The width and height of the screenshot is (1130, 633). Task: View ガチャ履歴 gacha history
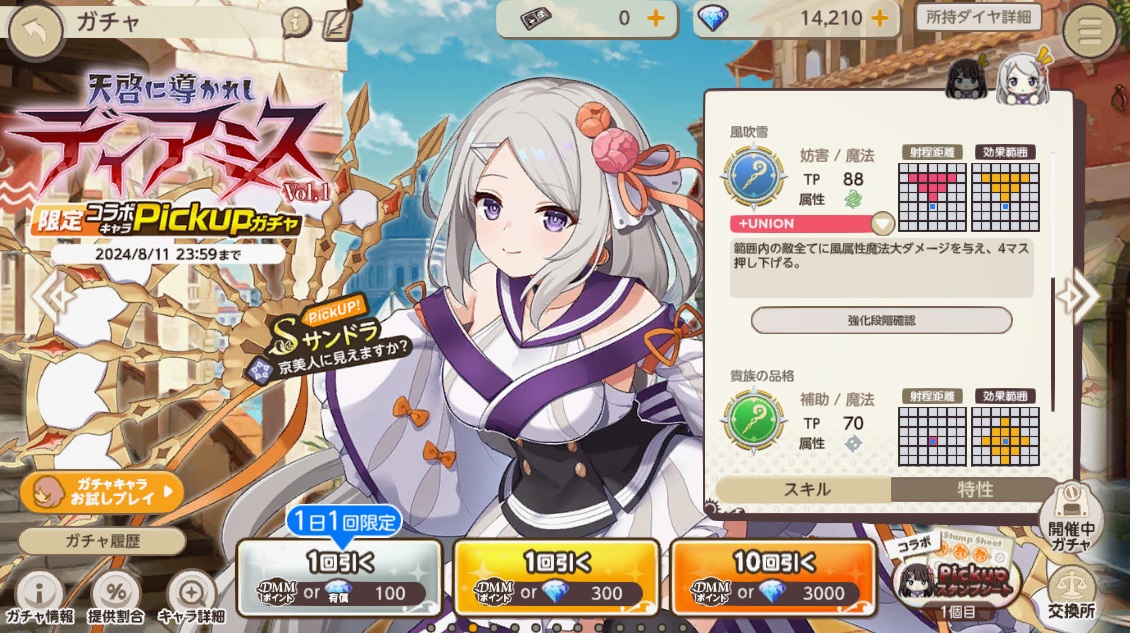tap(102, 541)
